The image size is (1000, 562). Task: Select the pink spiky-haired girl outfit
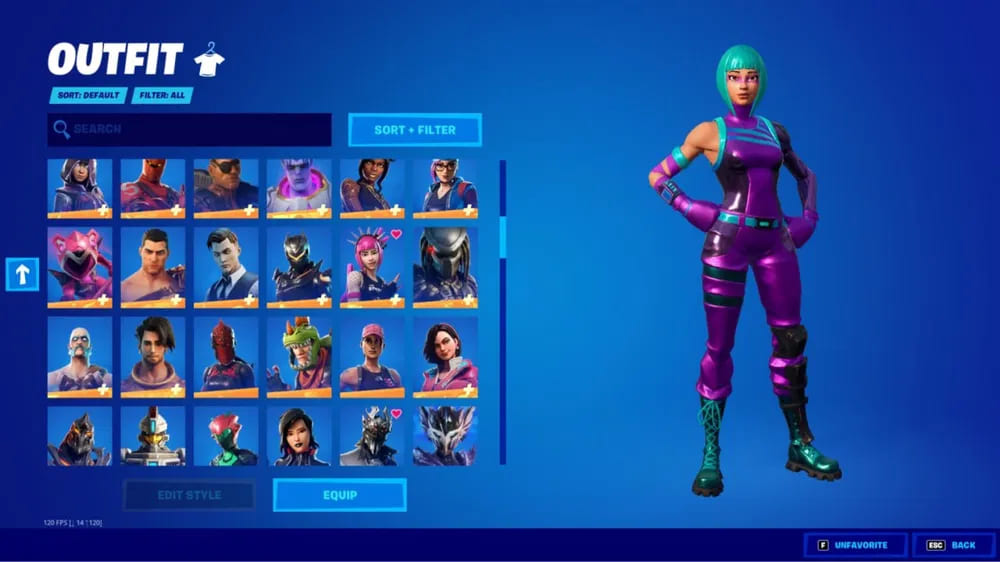(372, 266)
